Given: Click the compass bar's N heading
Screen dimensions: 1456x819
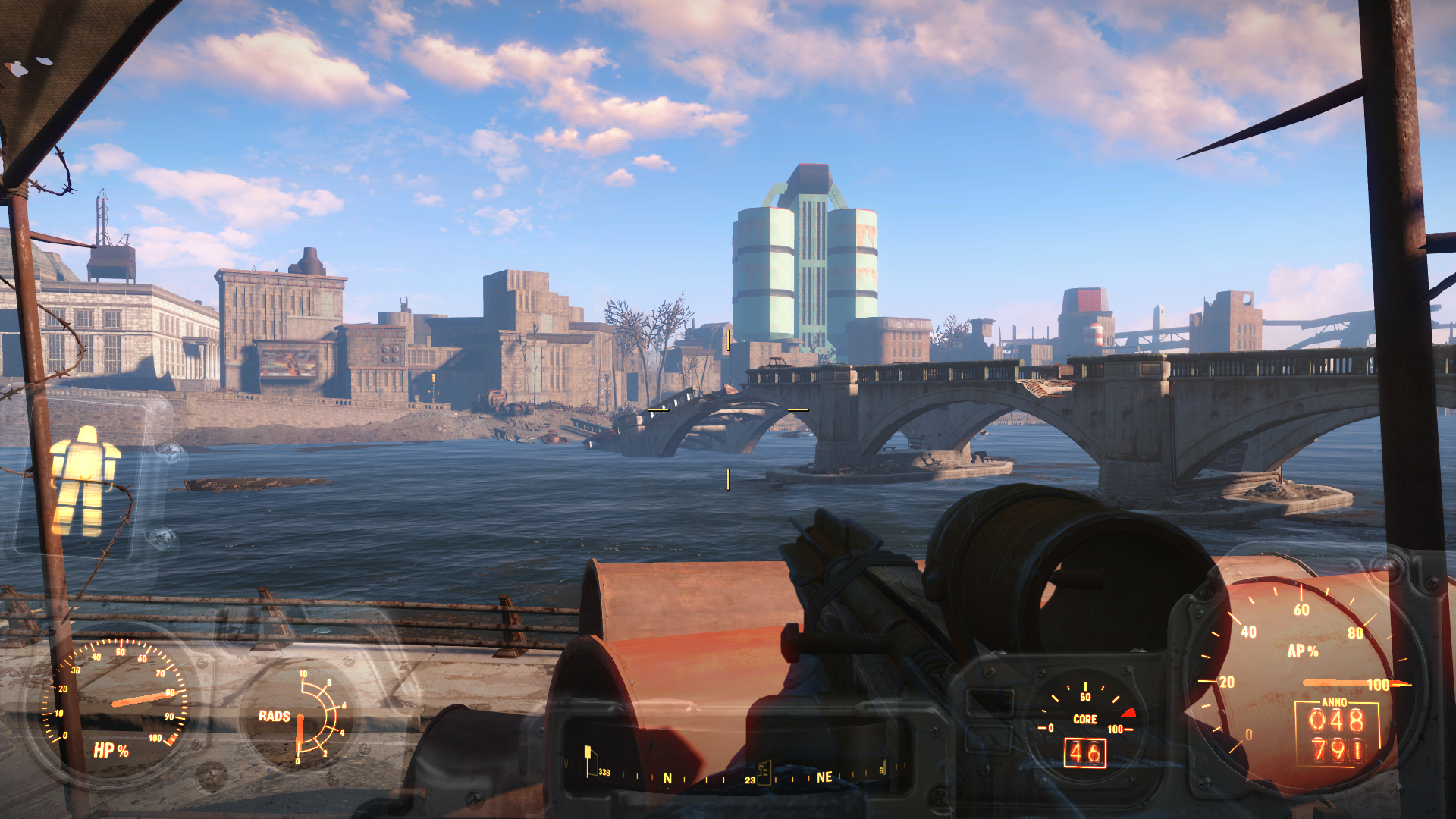Looking at the screenshot, I should tap(667, 778).
